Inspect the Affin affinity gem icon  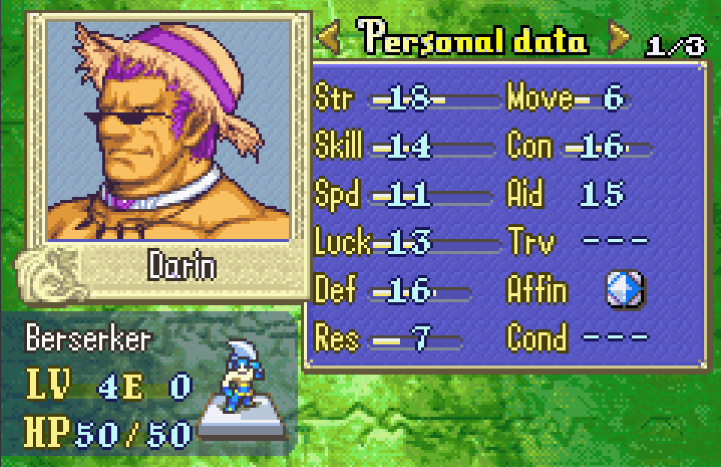(625, 290)
